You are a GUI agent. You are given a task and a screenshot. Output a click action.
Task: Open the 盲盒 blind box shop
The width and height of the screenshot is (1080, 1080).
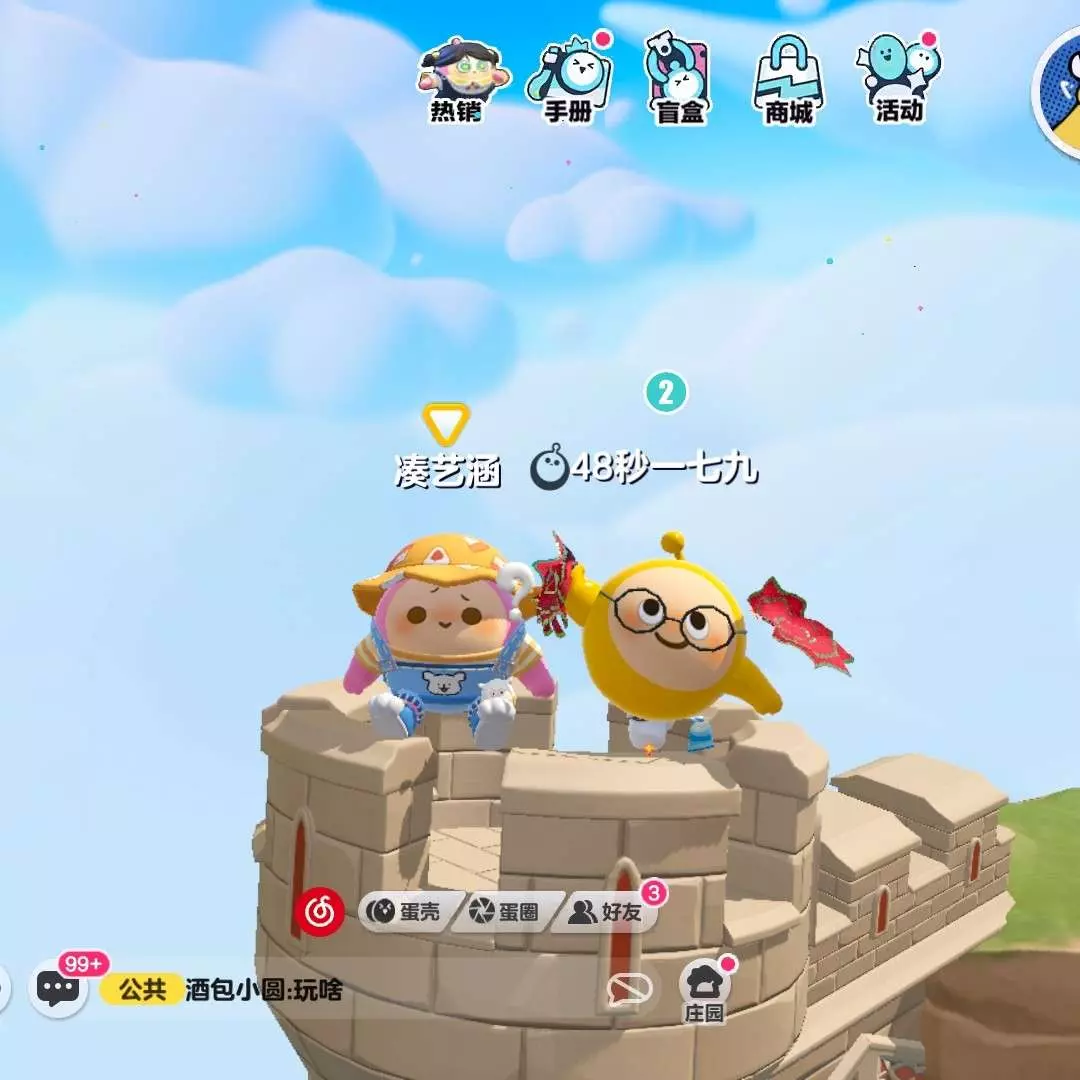[681, 81]
